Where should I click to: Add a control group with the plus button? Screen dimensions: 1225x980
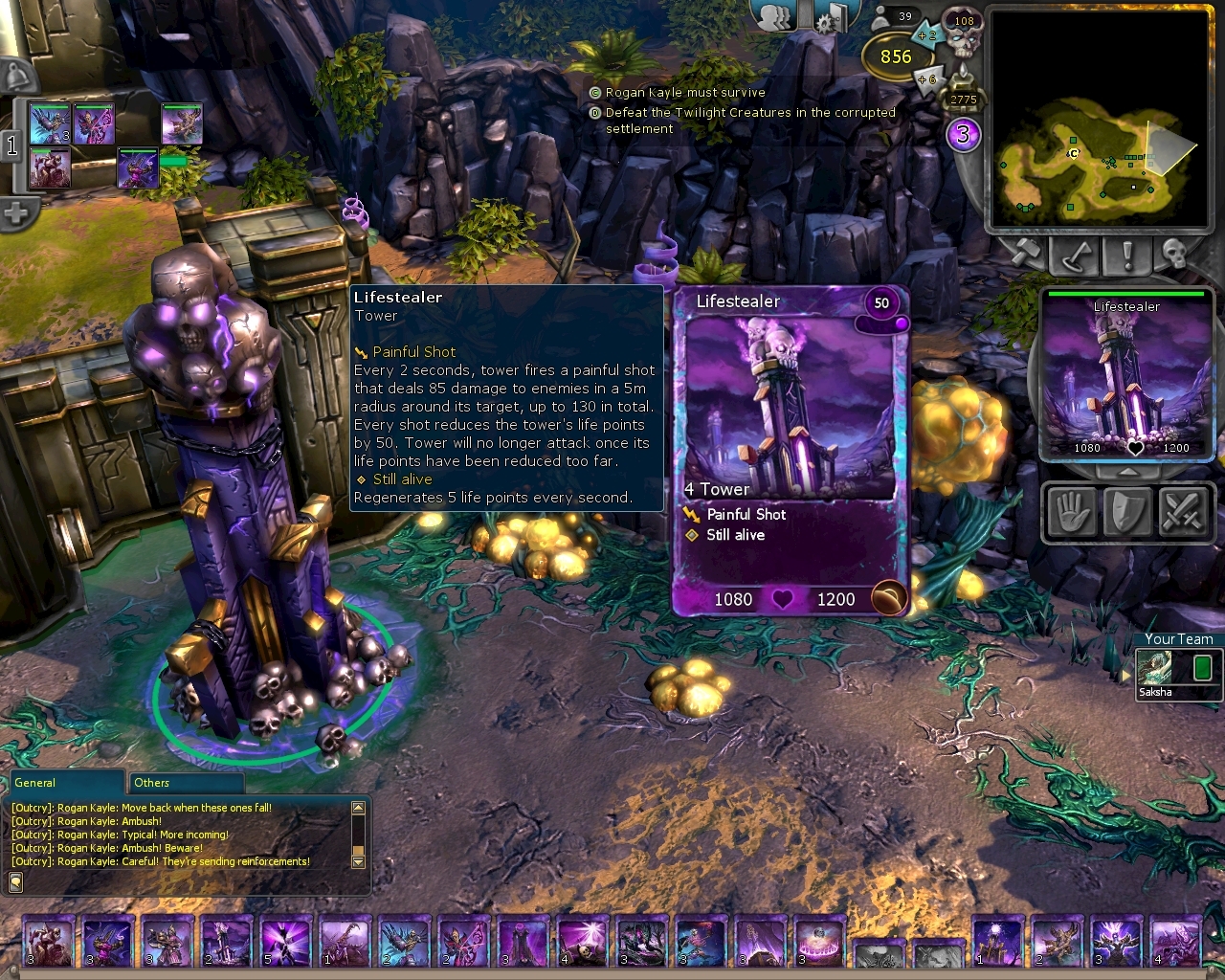point(15,213)
